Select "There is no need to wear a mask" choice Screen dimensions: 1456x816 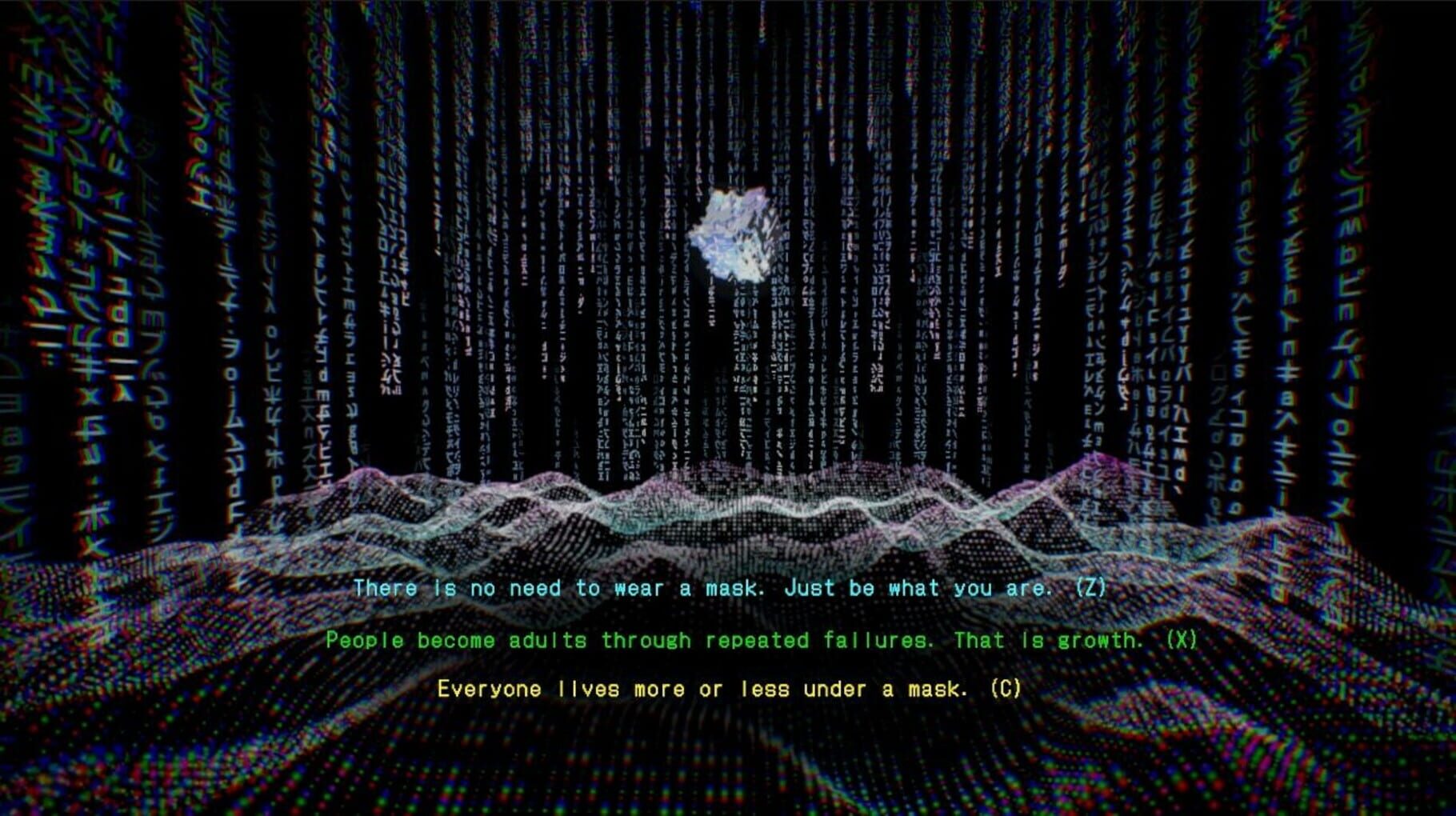pos(552,588)
